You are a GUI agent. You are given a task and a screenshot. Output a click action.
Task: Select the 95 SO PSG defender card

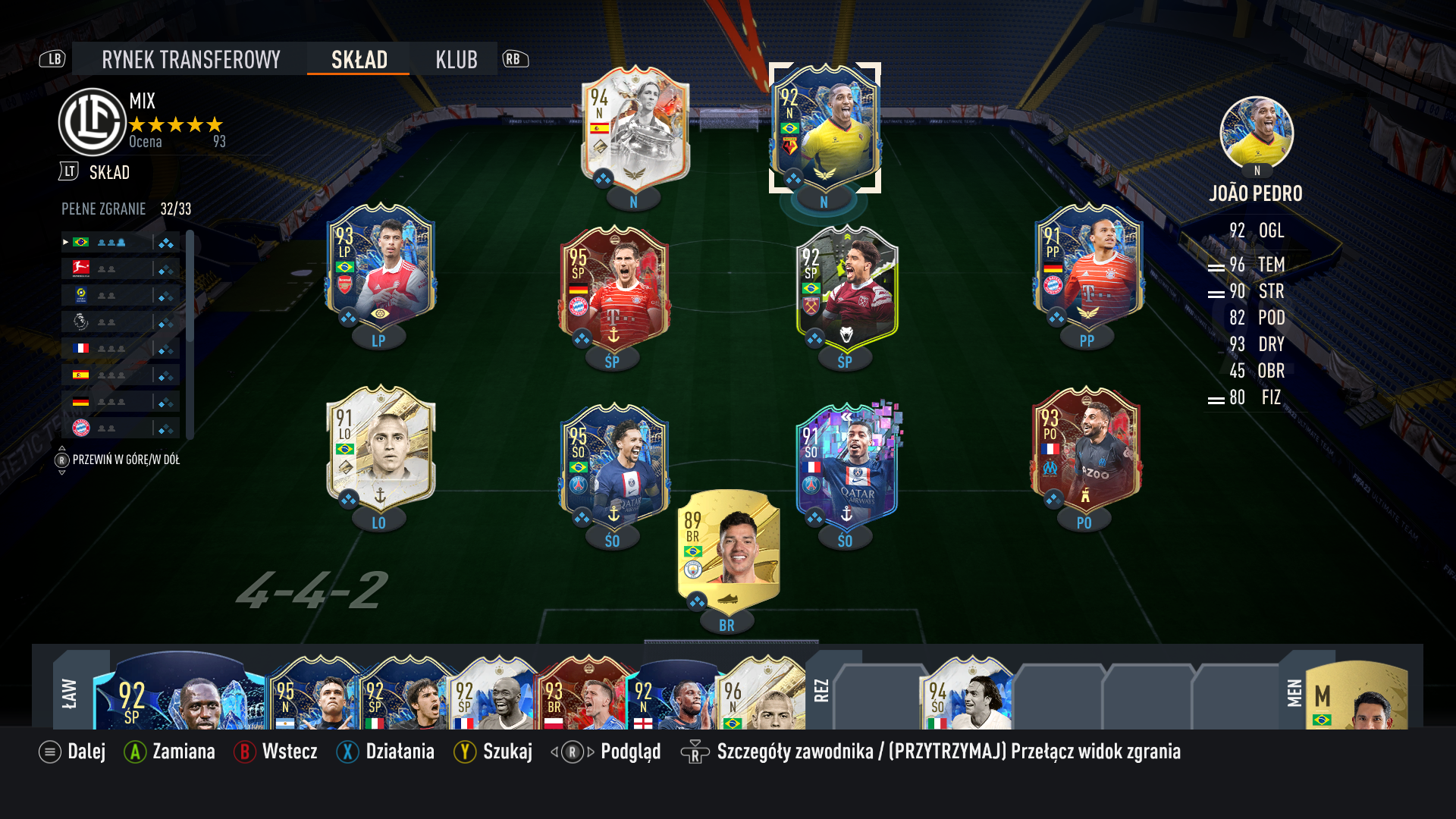(x=613, y=466)
